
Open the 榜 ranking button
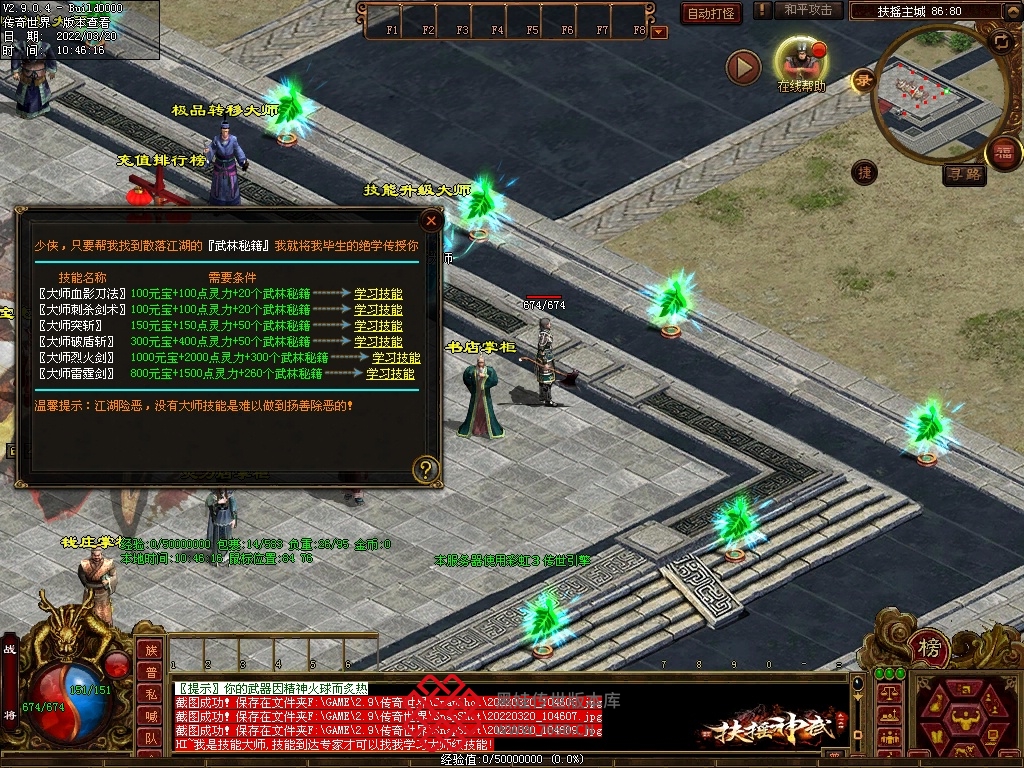point(930,649)
